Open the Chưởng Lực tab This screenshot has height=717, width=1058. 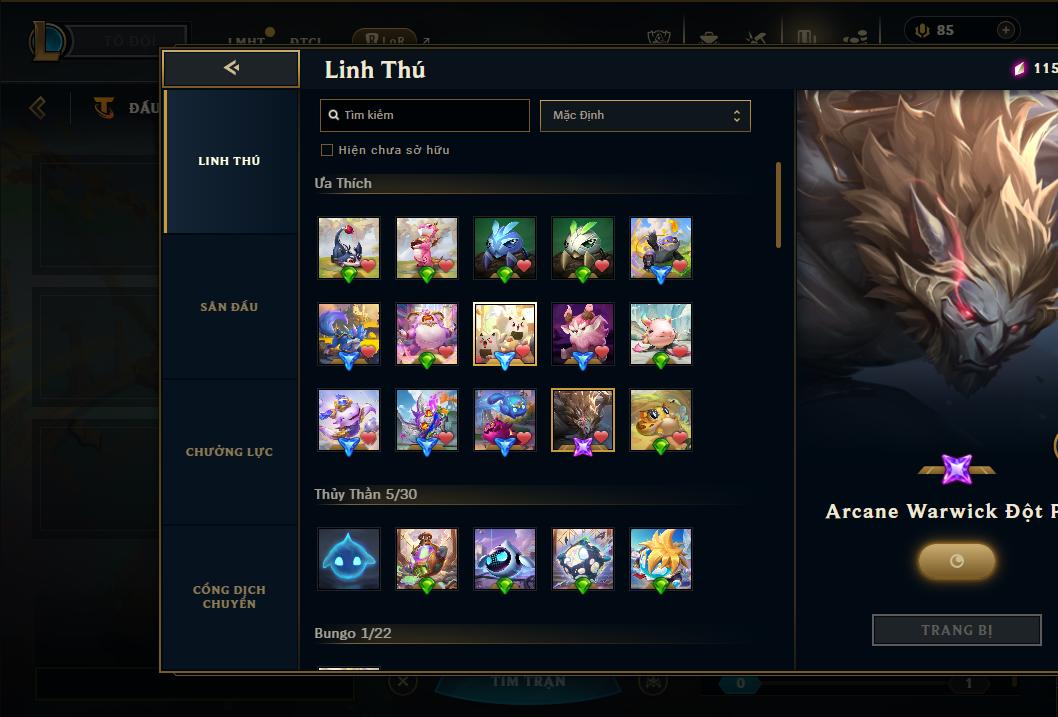click(229, 452)
